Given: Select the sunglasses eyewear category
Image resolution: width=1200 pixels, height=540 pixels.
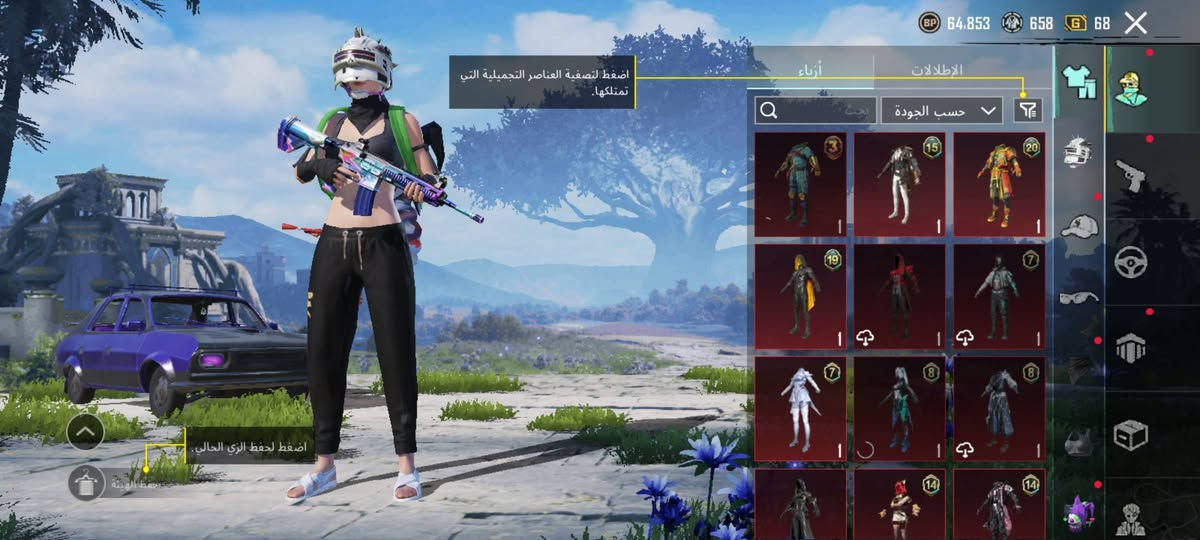Looking at the screenshot, I should (1078, 296).
